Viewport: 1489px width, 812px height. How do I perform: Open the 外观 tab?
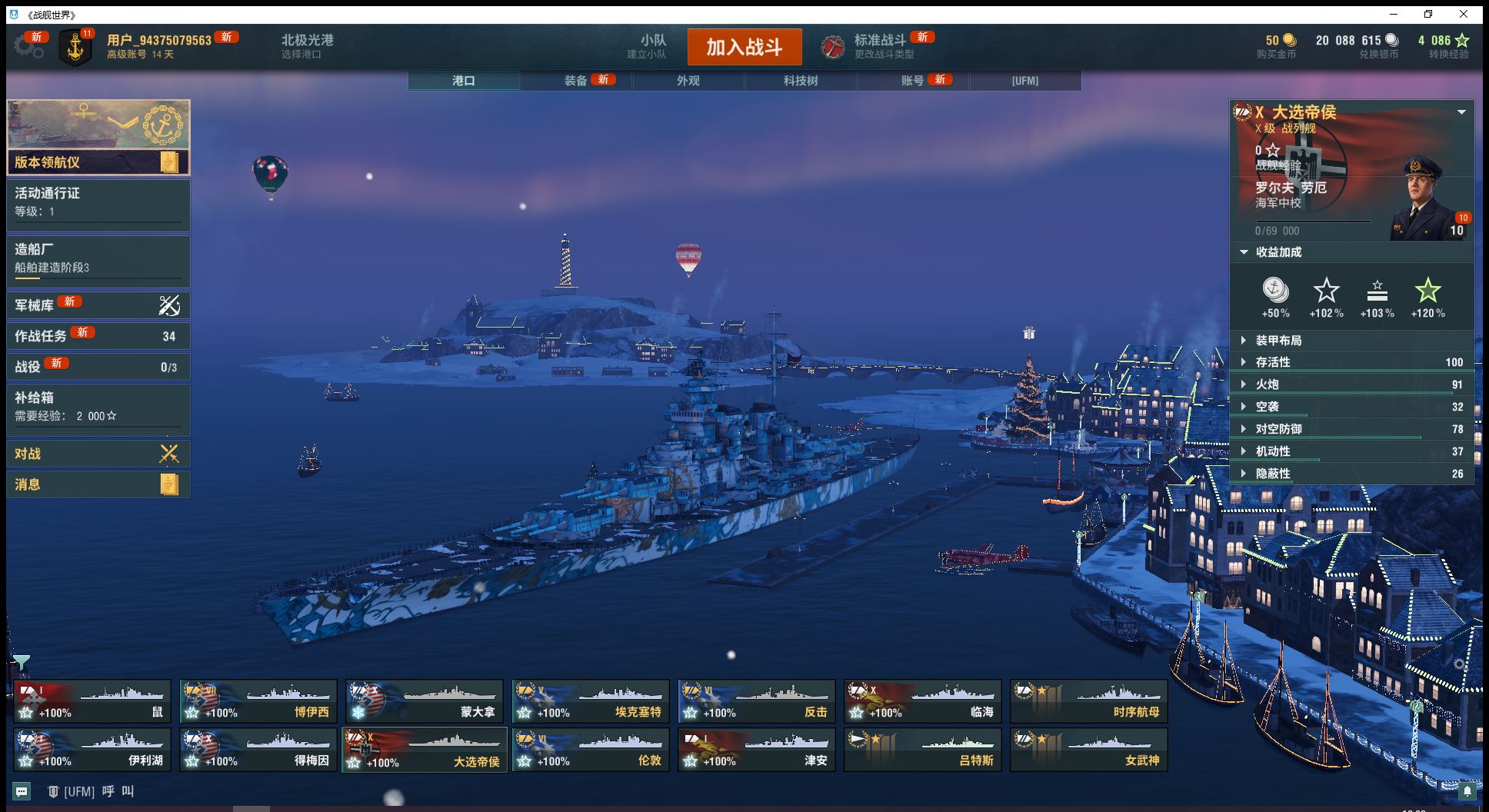click(x=688, y=81)
